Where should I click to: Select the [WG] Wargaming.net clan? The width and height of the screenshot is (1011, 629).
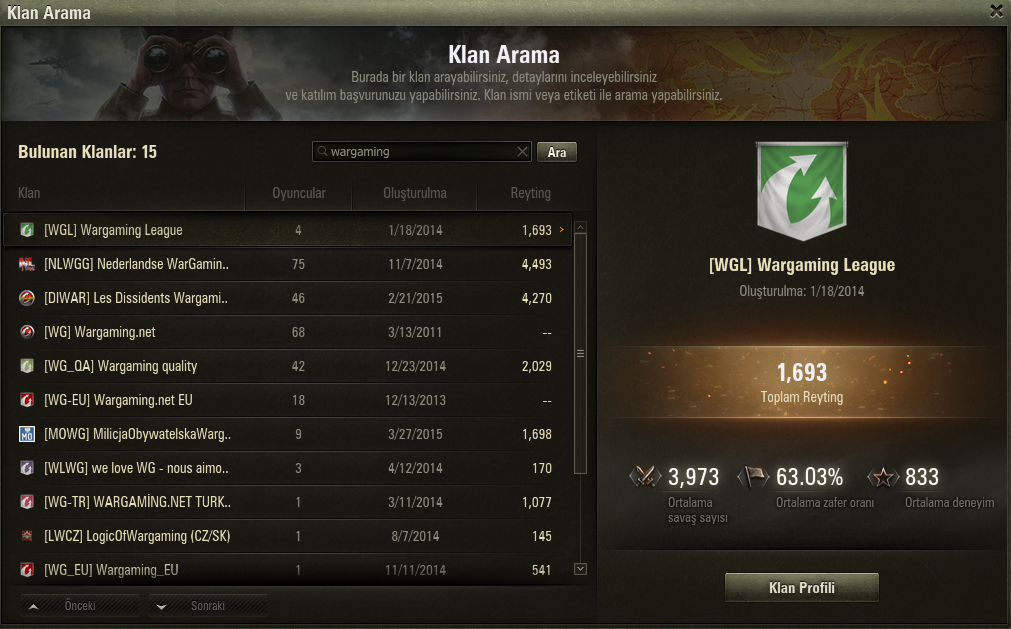[290, 332]
